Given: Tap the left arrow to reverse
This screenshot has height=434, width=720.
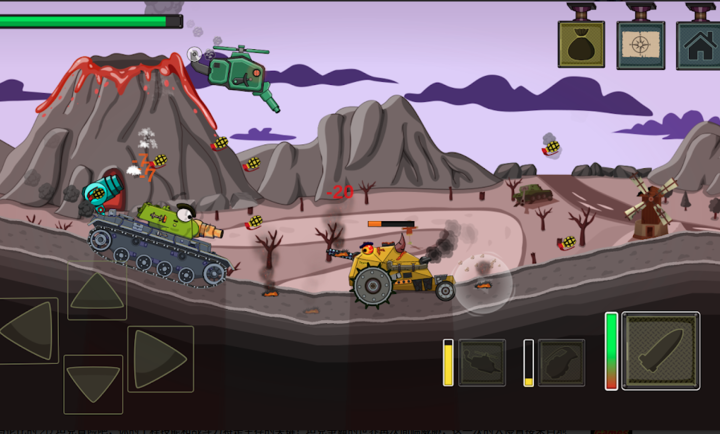Looking at the screenshot, I should pos(28,330).
